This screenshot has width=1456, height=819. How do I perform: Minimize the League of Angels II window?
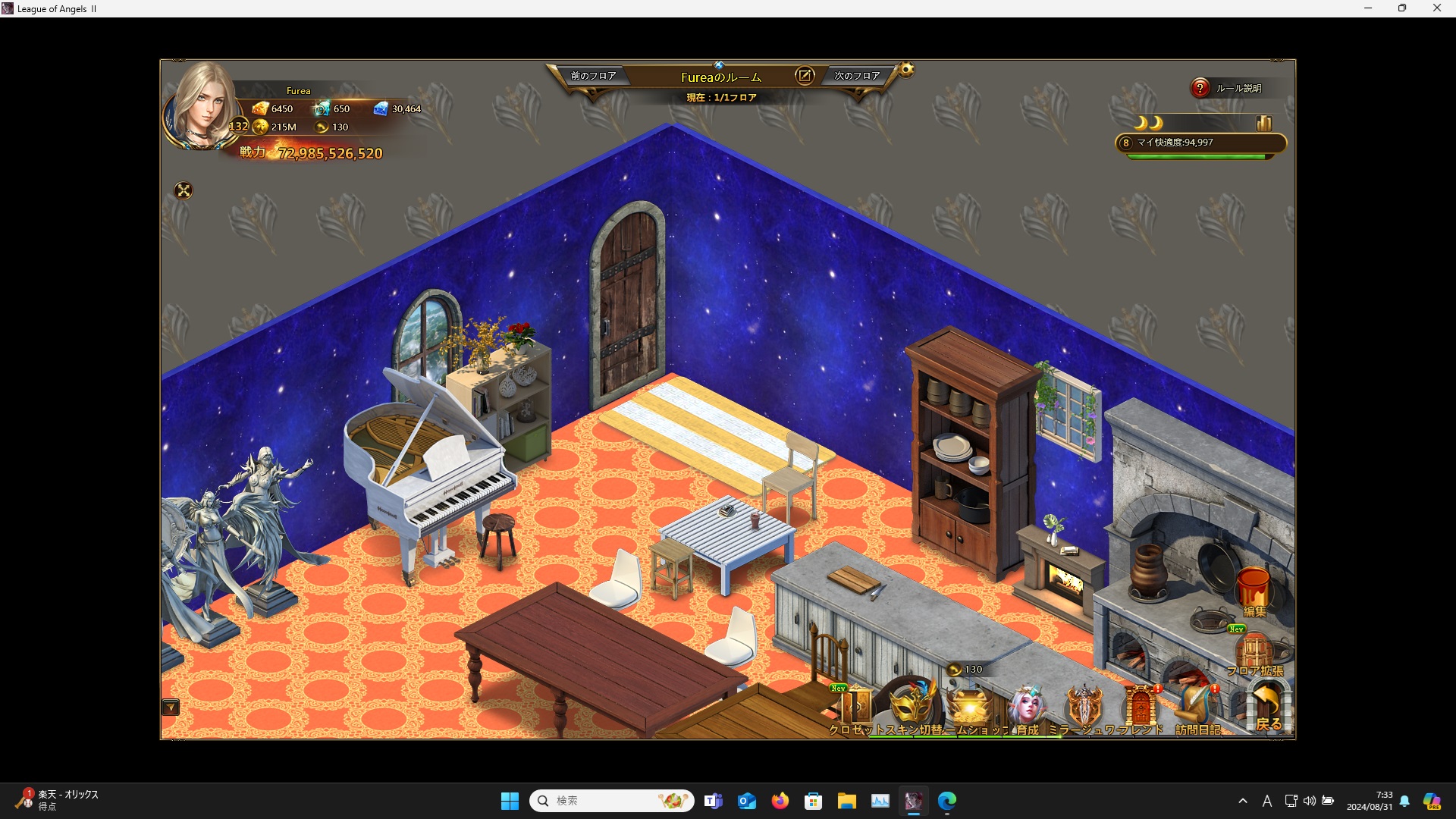pyautogui.click(x=1368, y=8)
